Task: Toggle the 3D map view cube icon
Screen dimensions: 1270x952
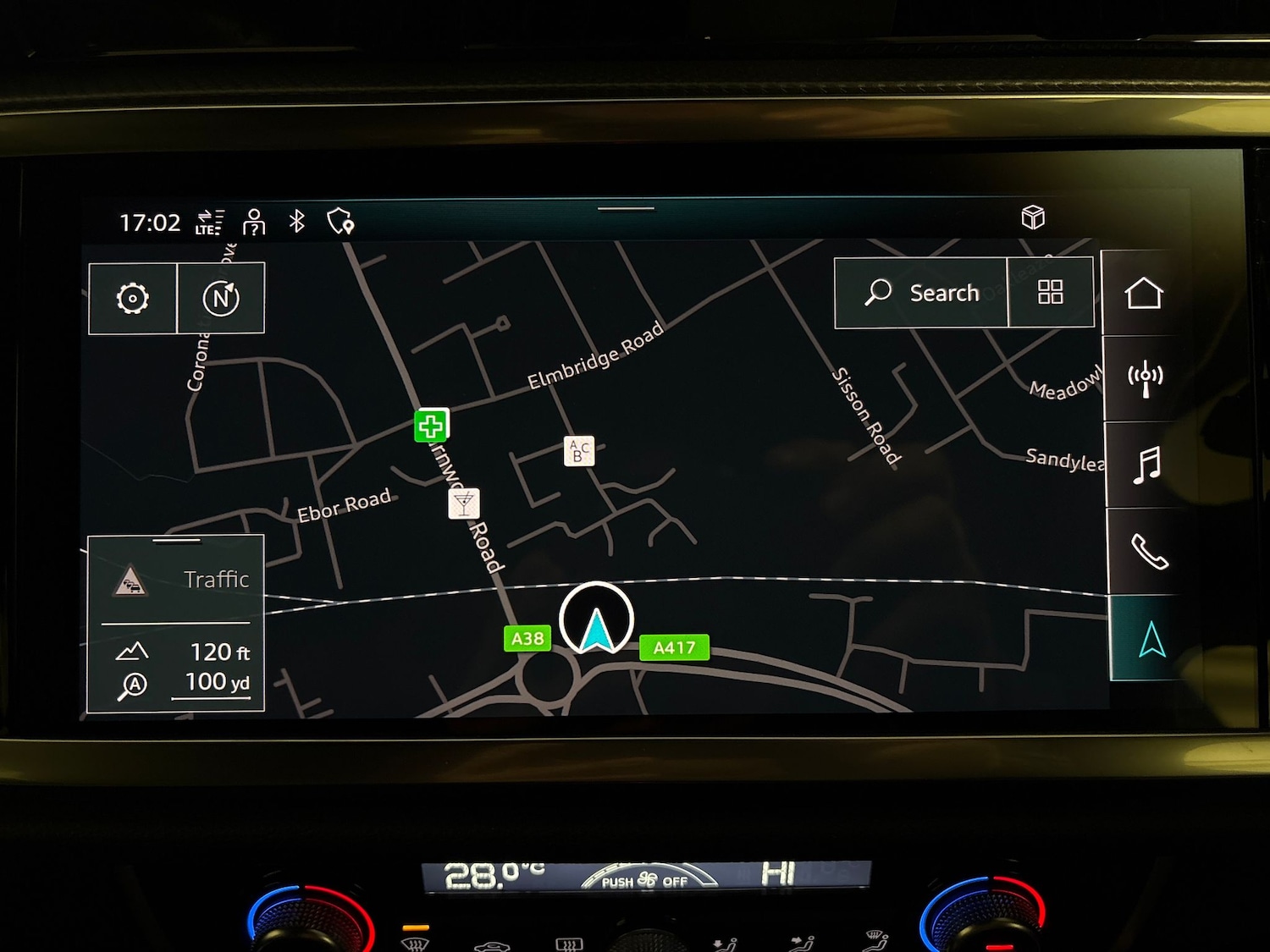Action: (1034, 218)
